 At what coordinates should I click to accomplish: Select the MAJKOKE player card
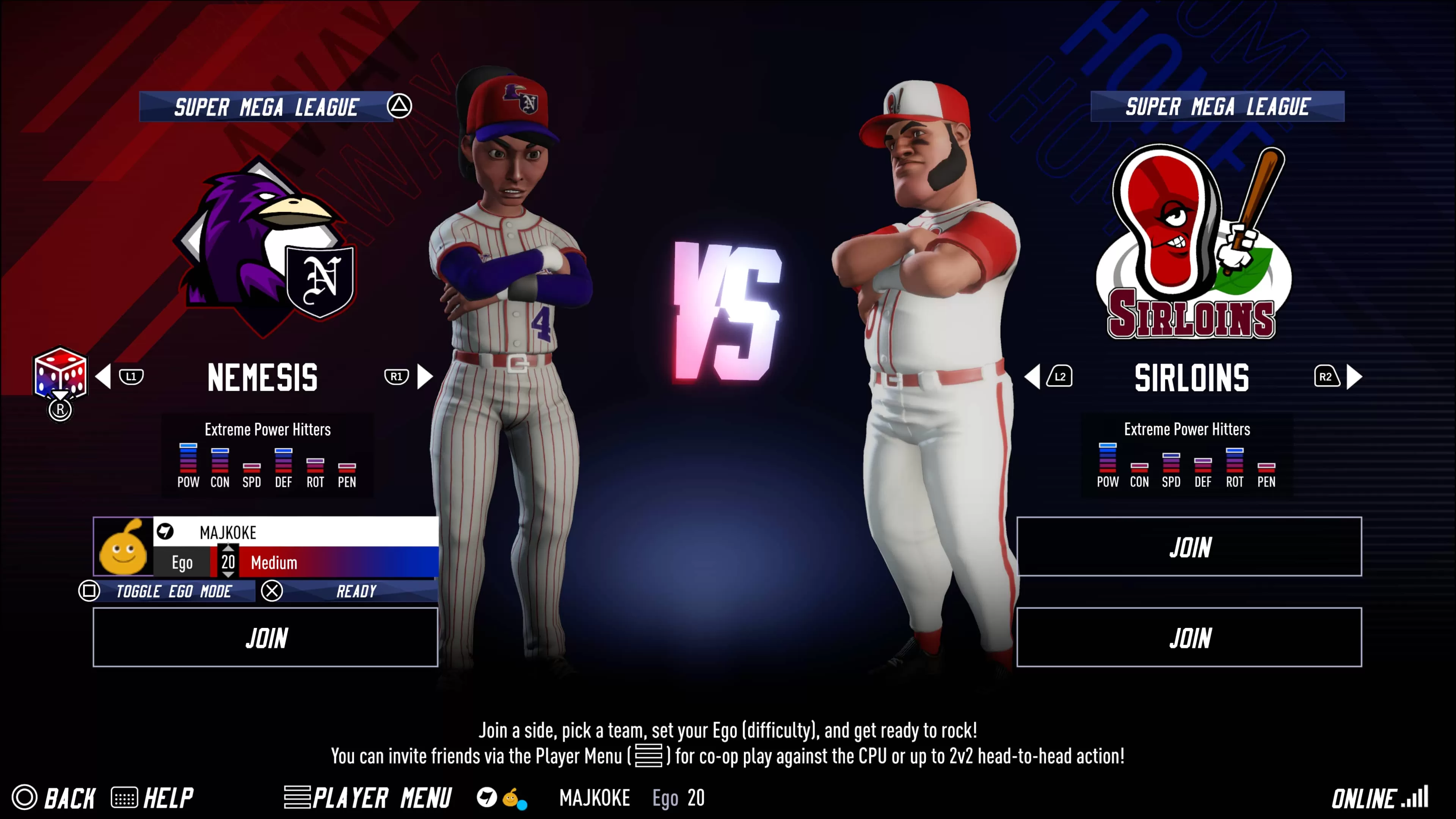point(266,546)
